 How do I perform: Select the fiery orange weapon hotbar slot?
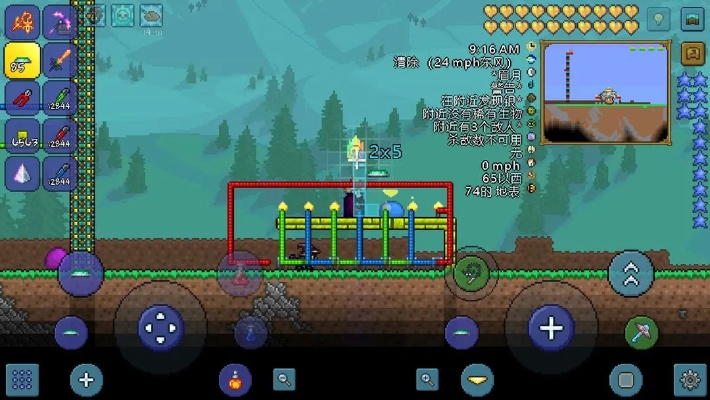22,21
